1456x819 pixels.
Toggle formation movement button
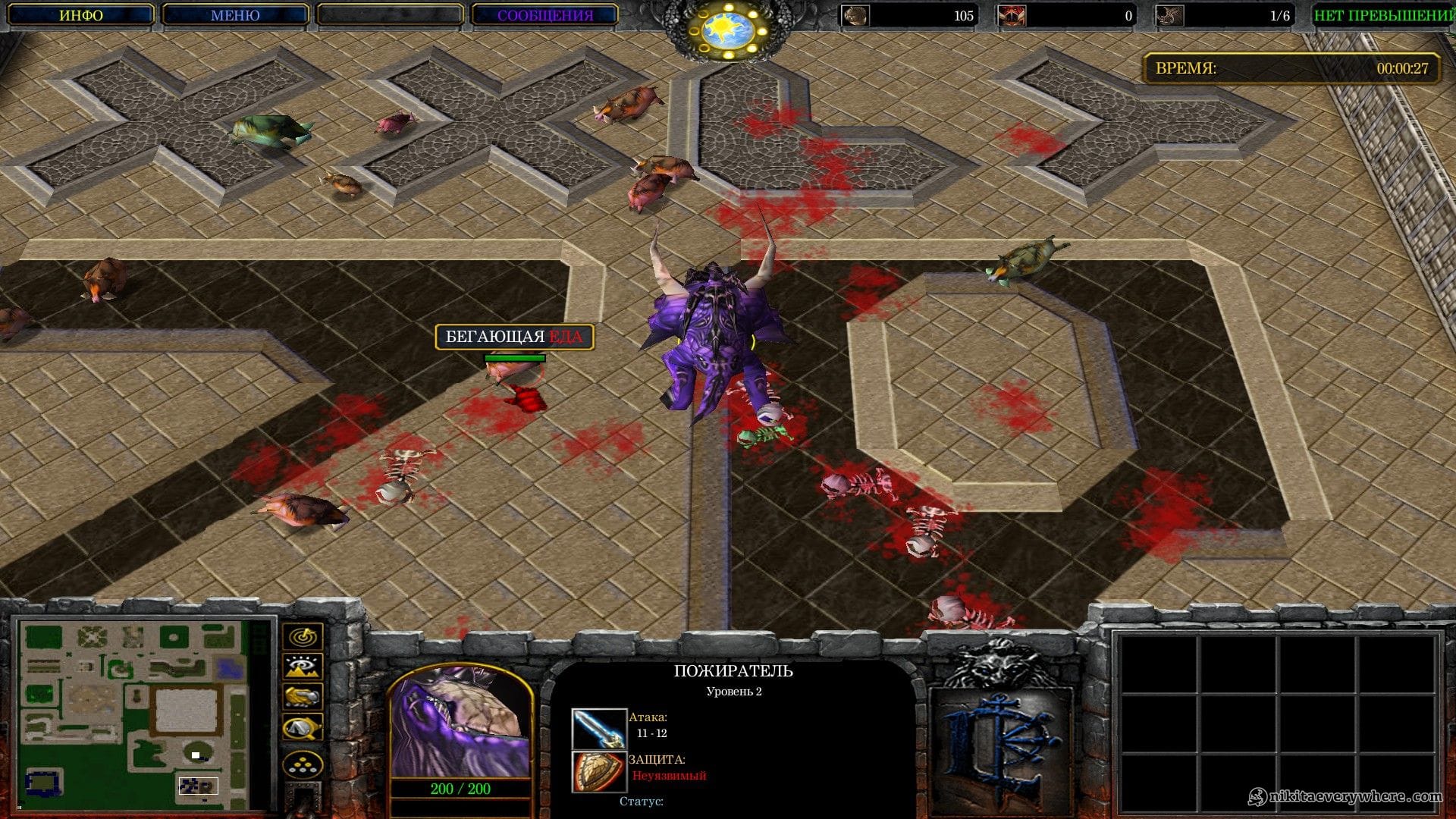(303, 764)
